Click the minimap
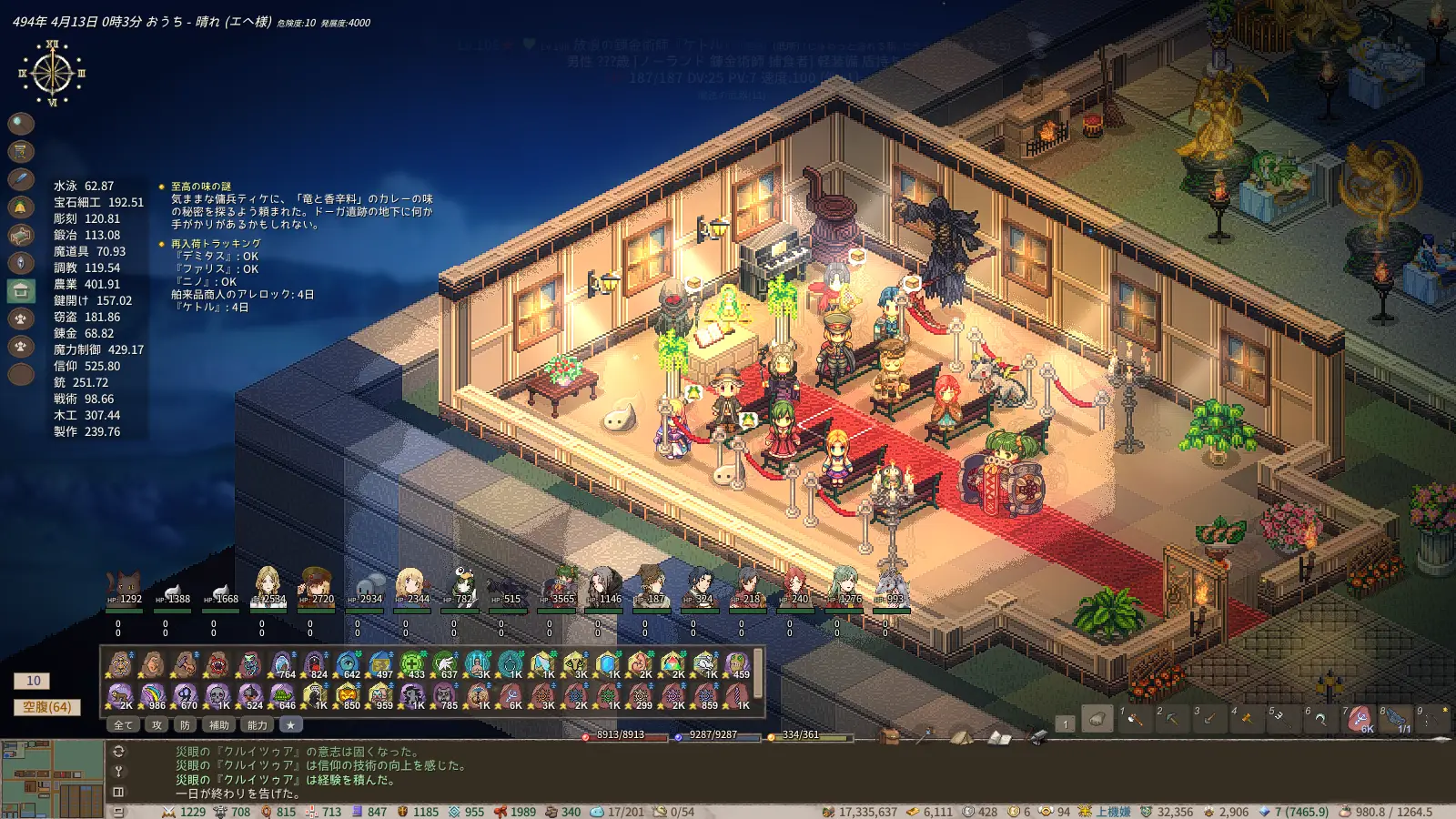Image resolution: width=1456 pixels, height=819 pixels. [x=52, y=778]
